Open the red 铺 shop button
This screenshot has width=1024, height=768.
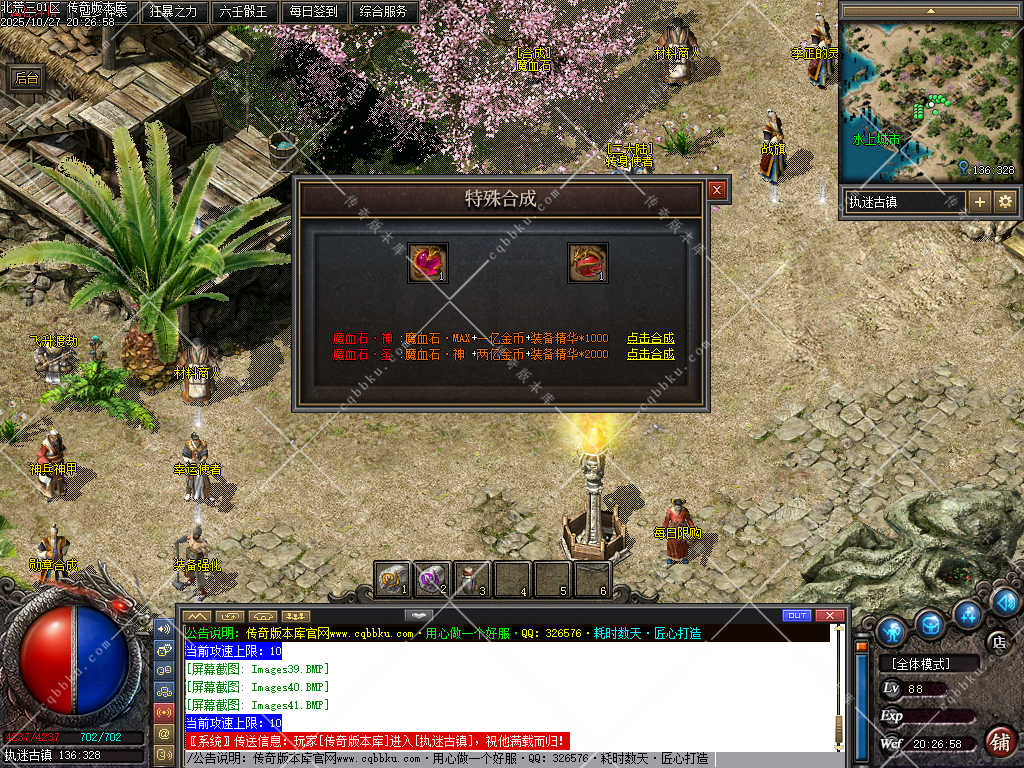tap(998, 741)
